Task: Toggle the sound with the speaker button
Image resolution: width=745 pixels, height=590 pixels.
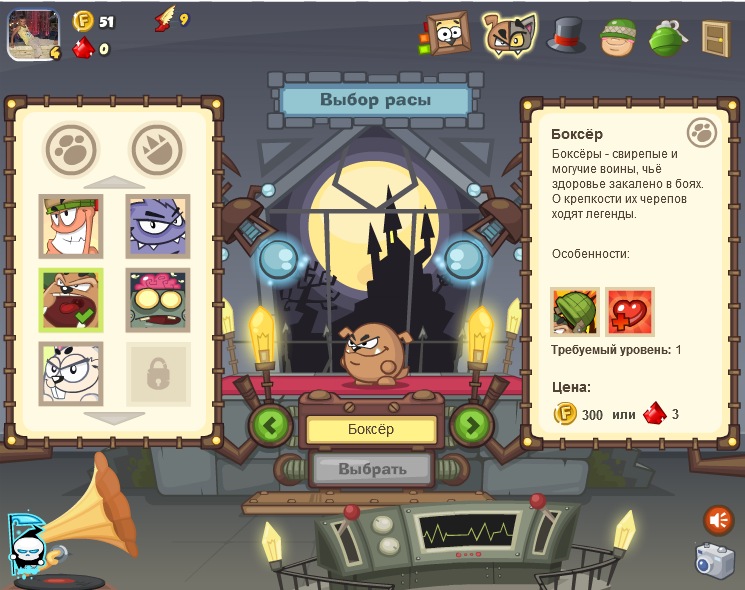Action: (x=717, y=519)
